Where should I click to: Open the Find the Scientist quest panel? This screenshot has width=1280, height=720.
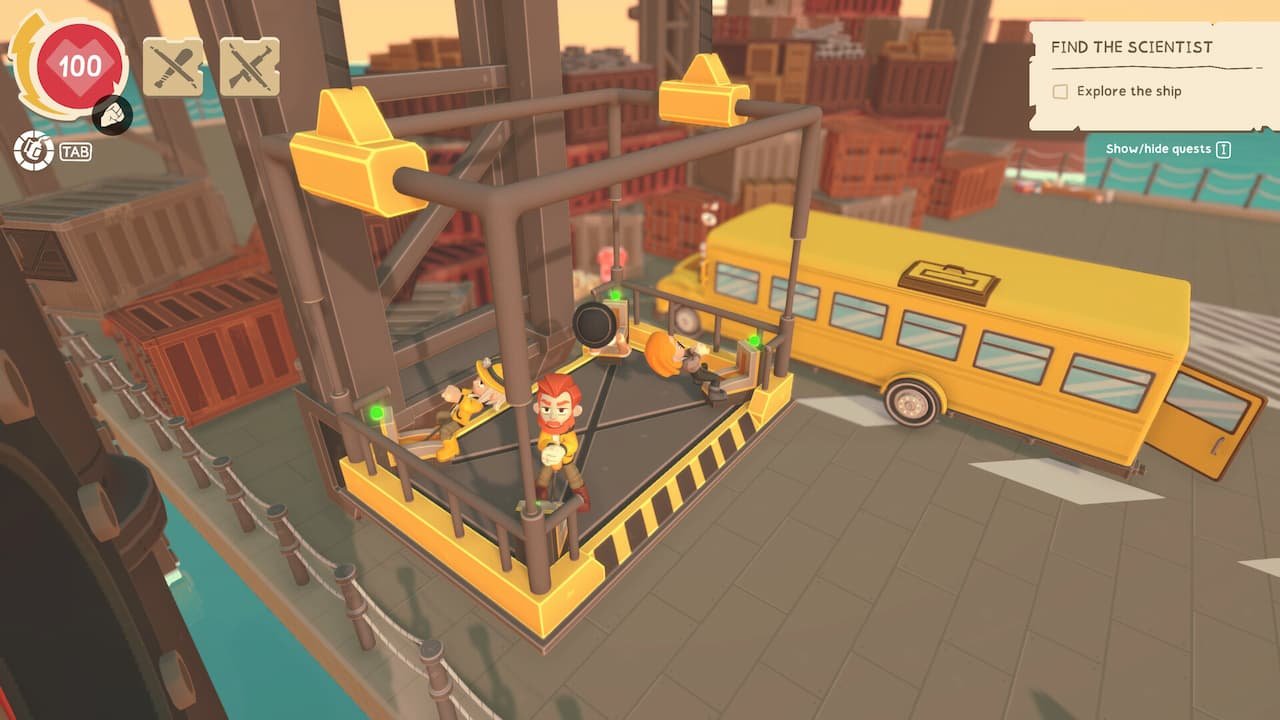pyautogui.click(x=1131, y=47)
